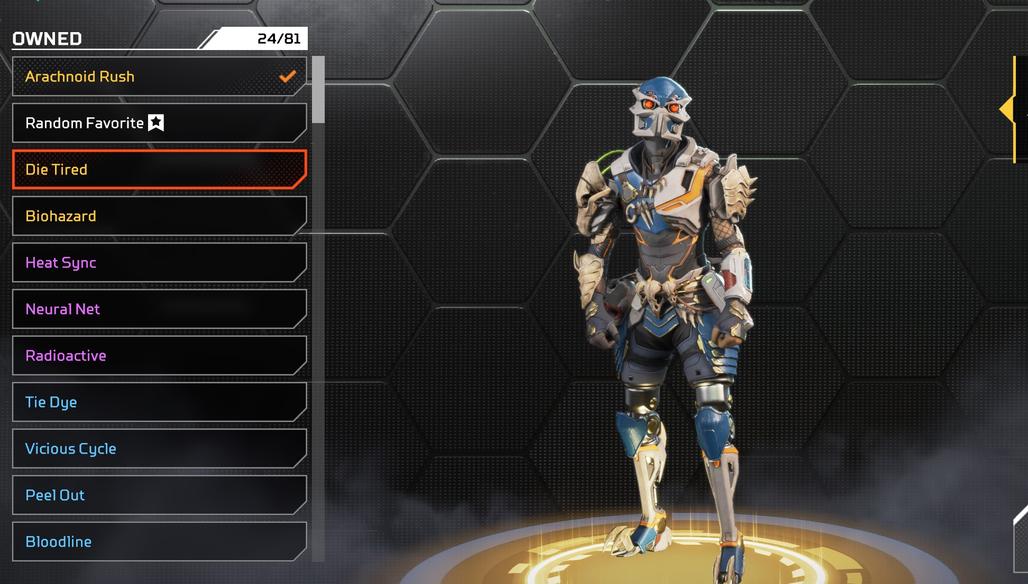
Task: Pick the Heat Sync skin
Action: [158, 263]
